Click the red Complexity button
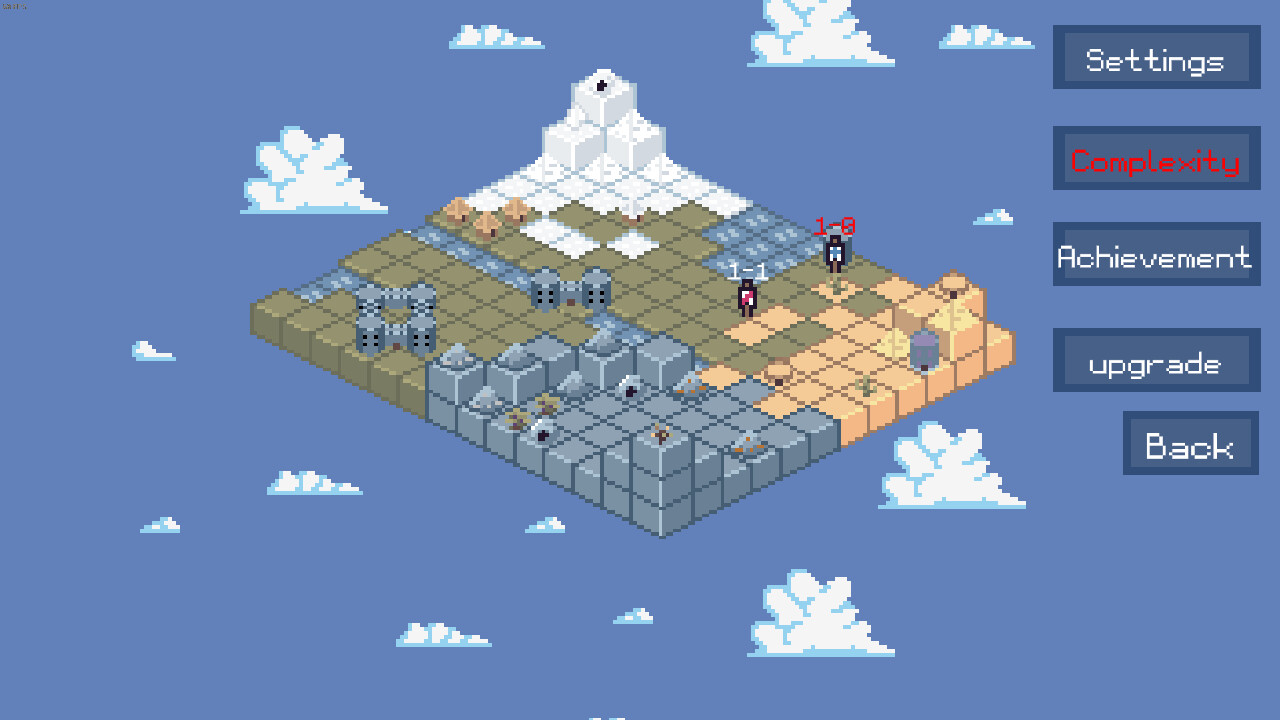This screenshot has height=720, width=1280. click(x=1155, y=160)
